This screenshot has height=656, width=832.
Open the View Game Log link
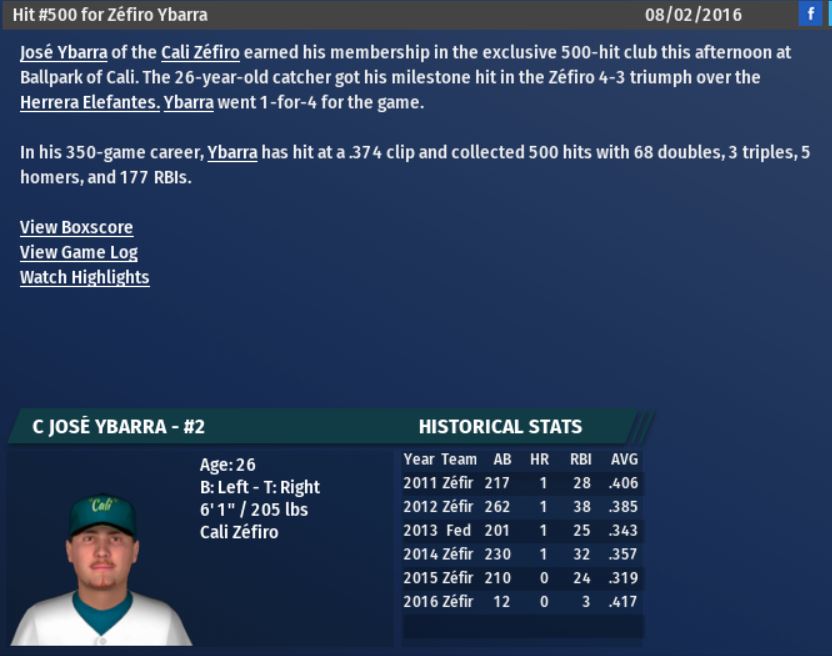[x=79, y=253]
